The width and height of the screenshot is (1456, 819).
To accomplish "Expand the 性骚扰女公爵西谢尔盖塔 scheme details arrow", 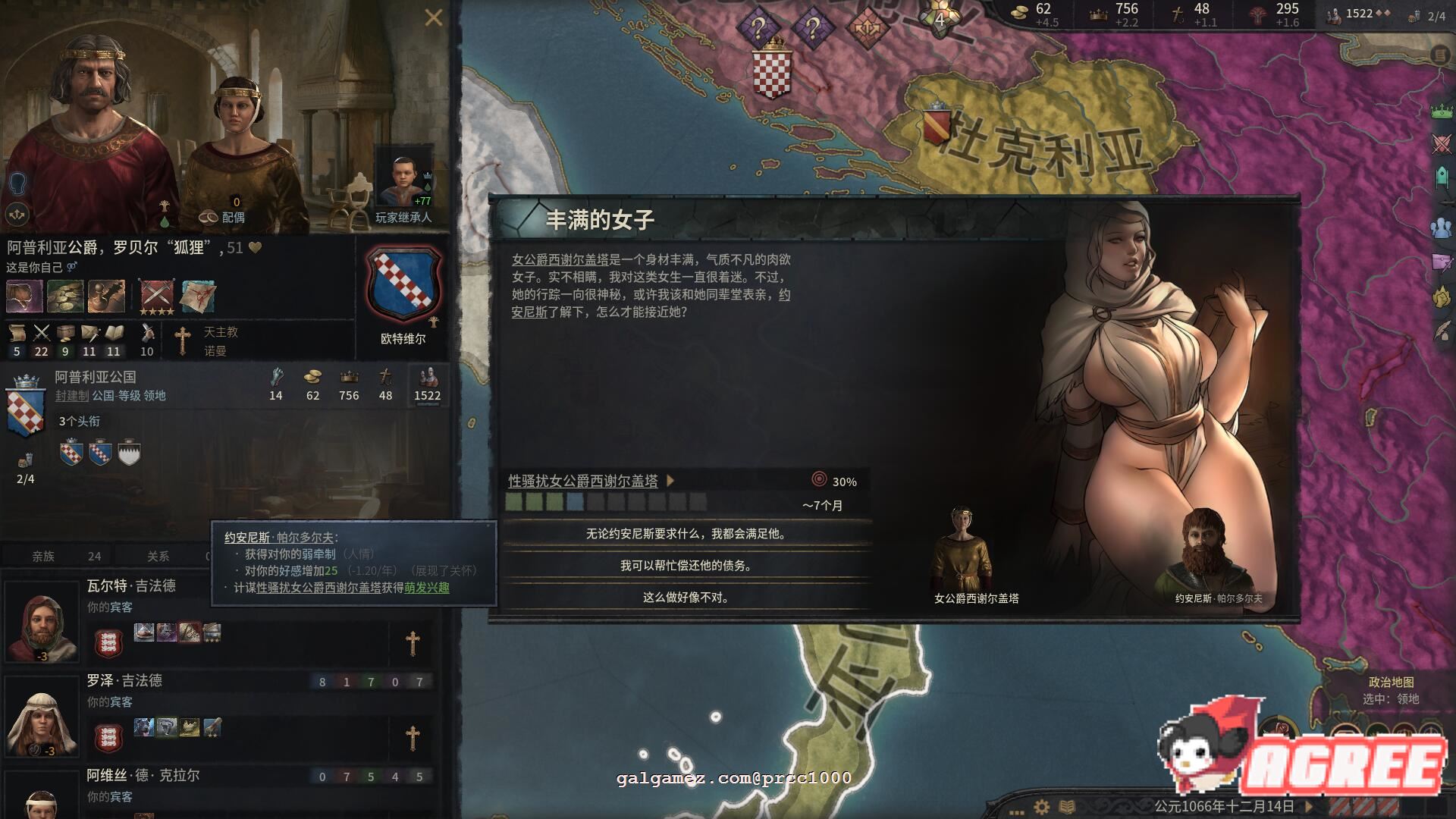I will click(x=672, y=481).
